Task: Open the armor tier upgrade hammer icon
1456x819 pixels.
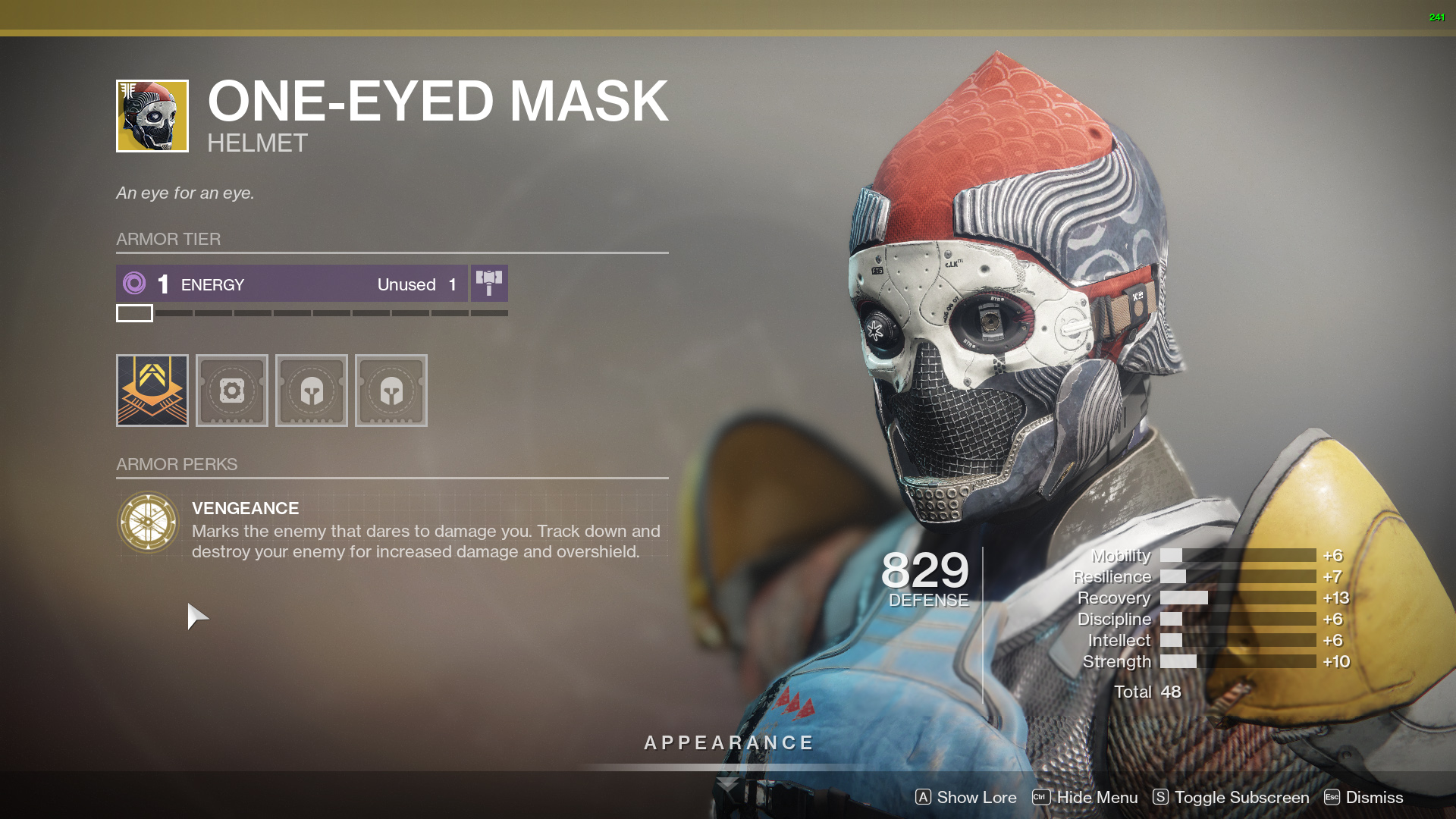Action: click(489, 284)
